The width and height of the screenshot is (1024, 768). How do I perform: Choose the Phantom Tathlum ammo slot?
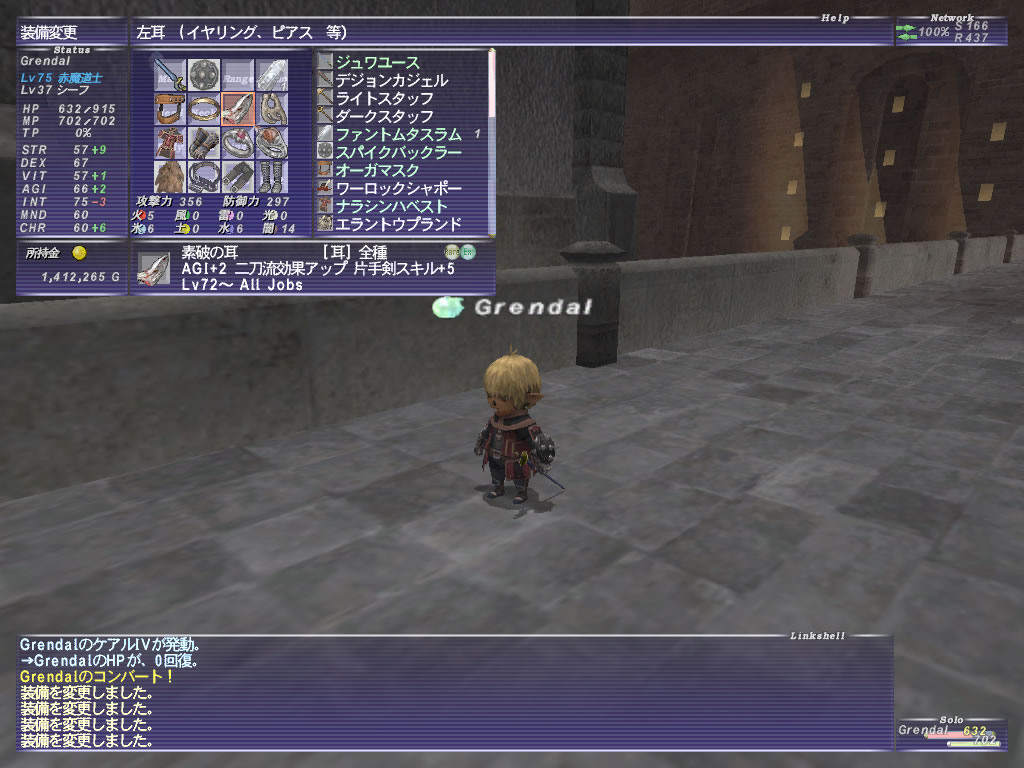tap(272, 74)
